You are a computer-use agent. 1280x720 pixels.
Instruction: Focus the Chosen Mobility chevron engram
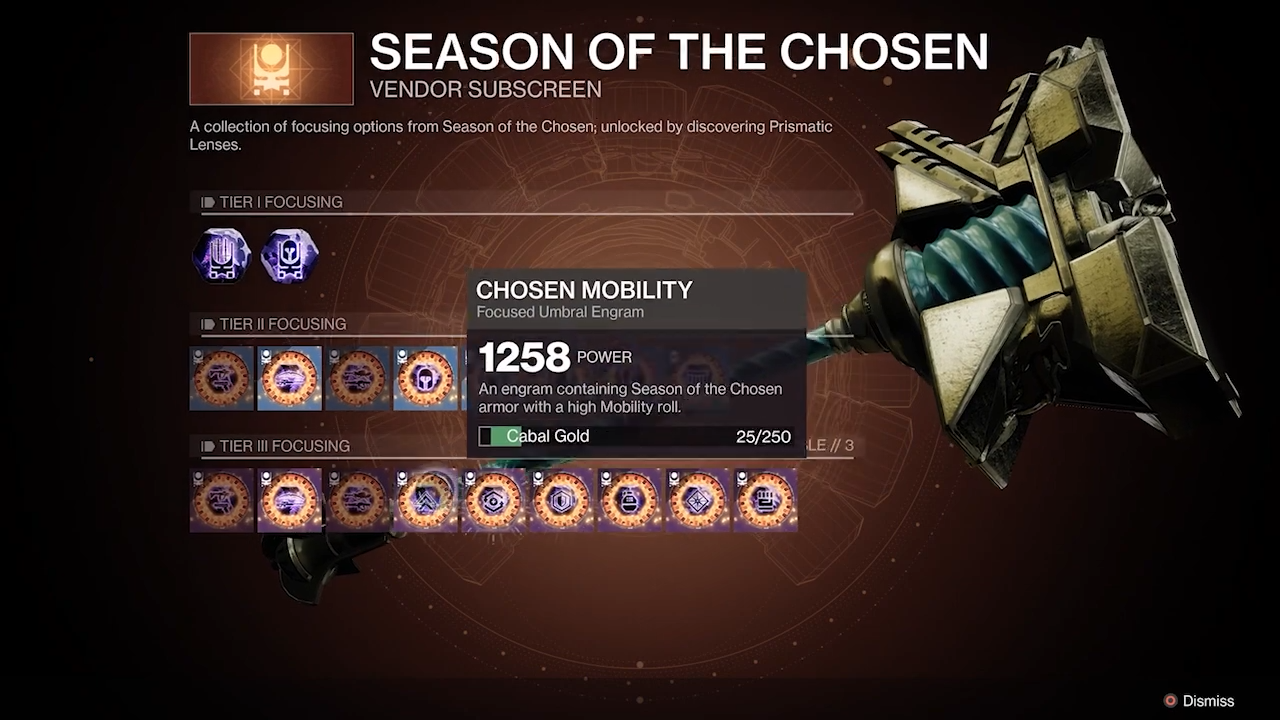[x=426, y=500]
